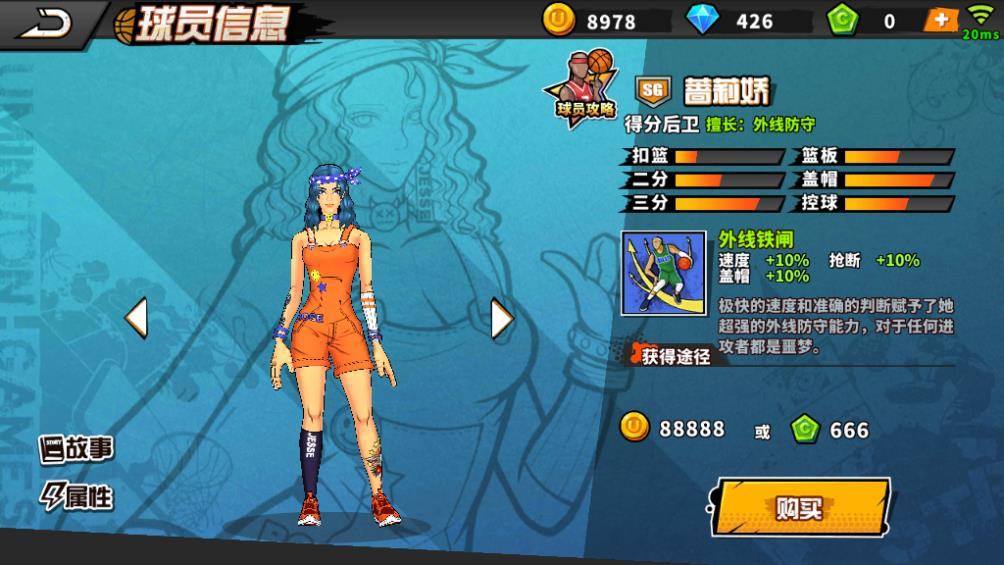The image size is (1004, 565).
Task: Open the 属性 attributes button
Action: click(77, 496)
